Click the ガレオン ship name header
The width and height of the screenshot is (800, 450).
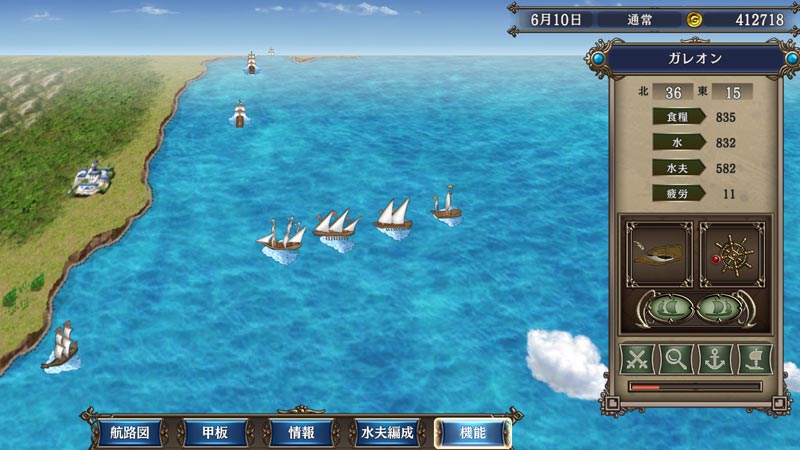(x=695, y=59)
